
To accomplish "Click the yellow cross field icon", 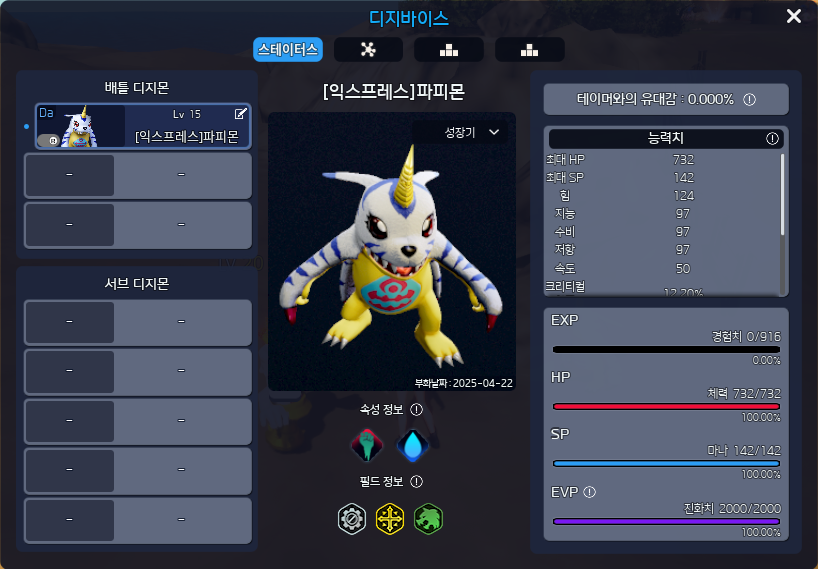I will point(390,518).
